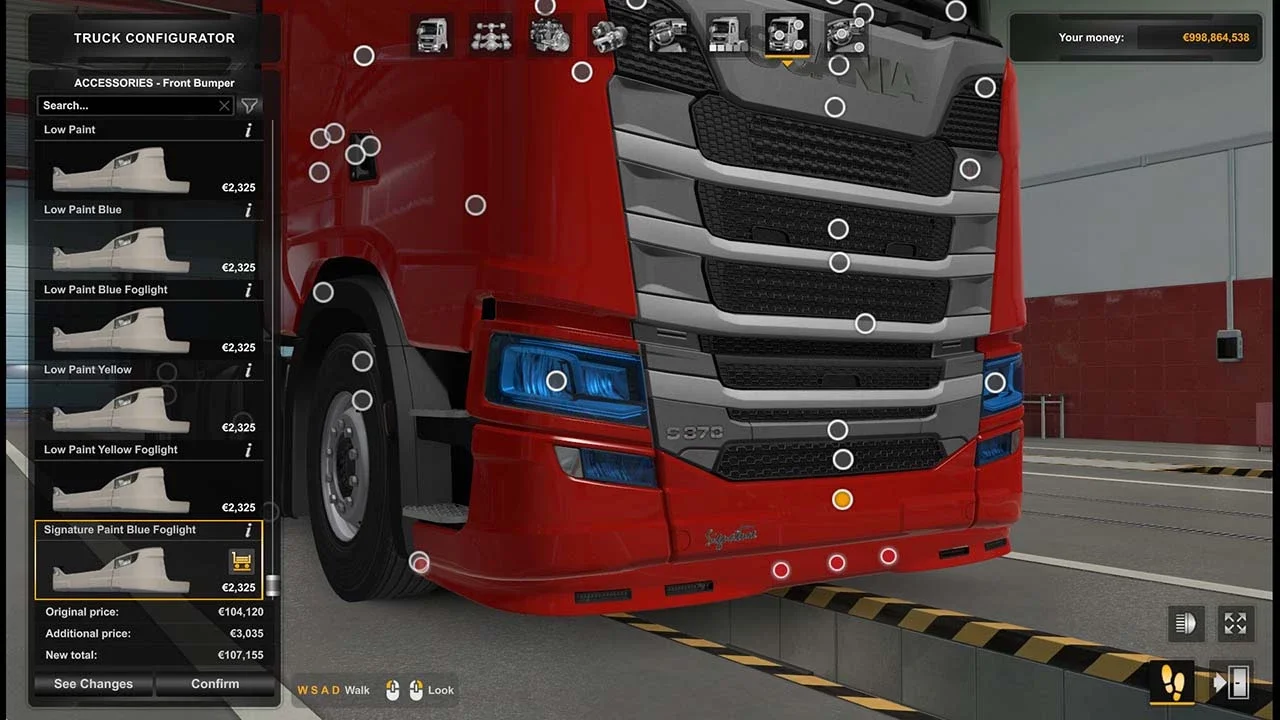The width and height of the screenshot is (1280, 720).
Task: Select the yellow highlighted slot marker on the bumper
Action: 841,499
